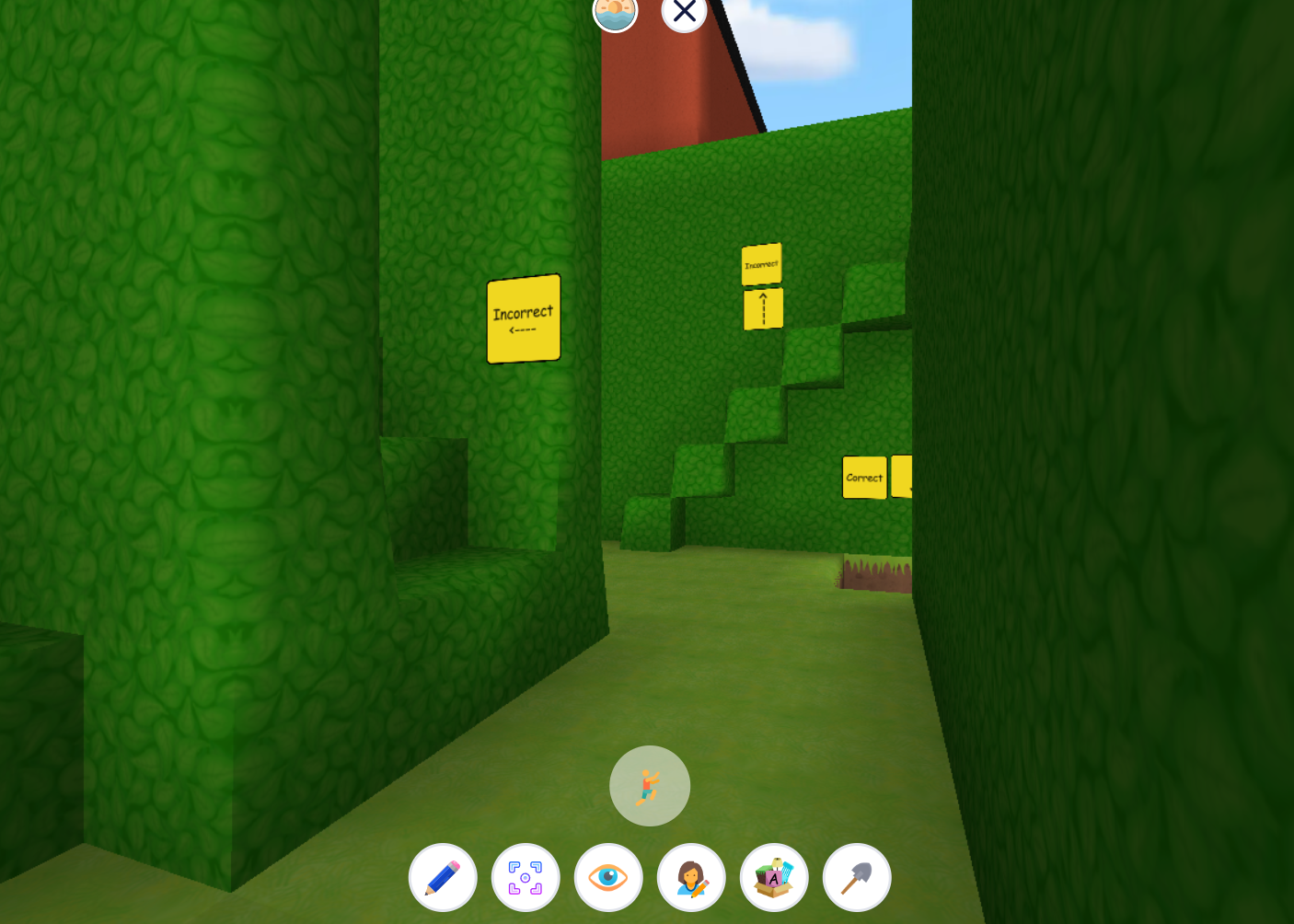Select the pencil editing tool
Image resolution: width=1294 pixels, height=924 pixels.
(443, 877)
